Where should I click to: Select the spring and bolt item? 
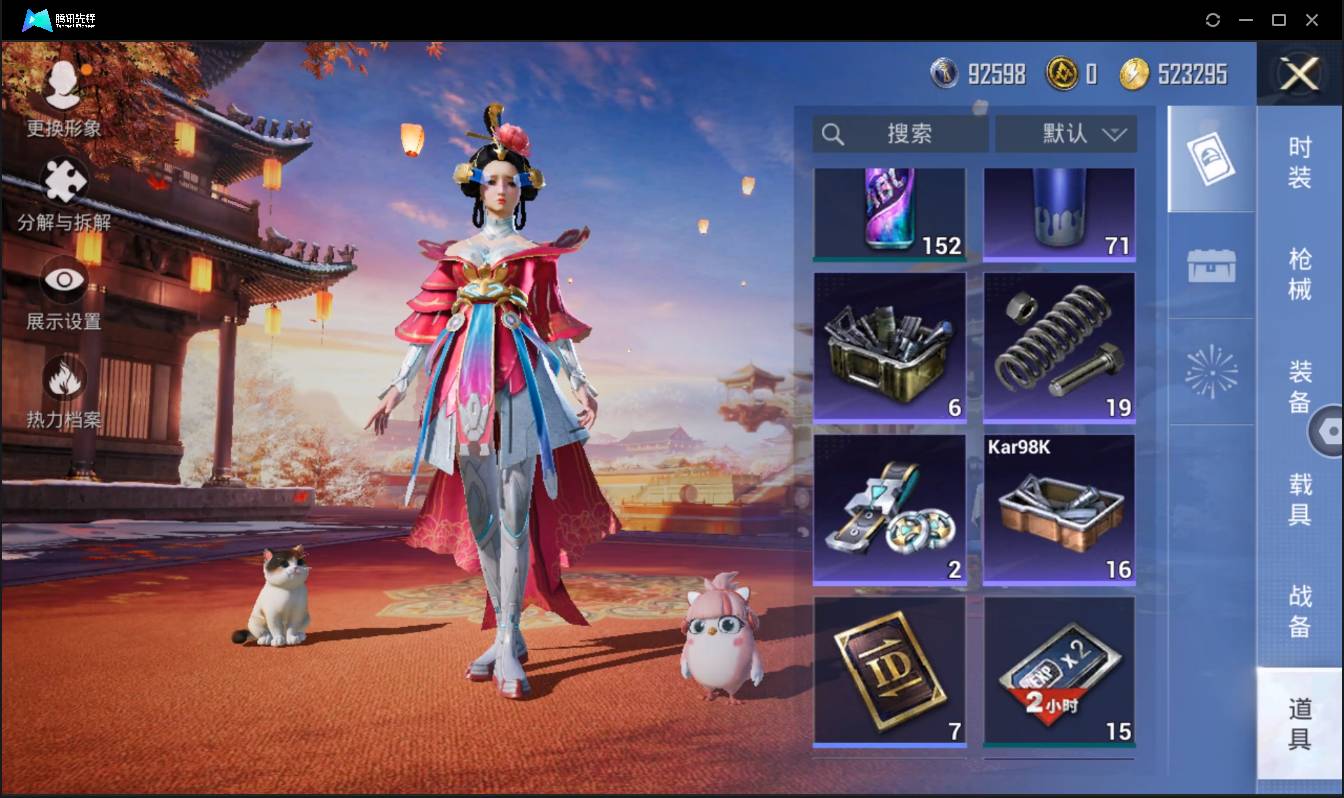[1059, 346]
